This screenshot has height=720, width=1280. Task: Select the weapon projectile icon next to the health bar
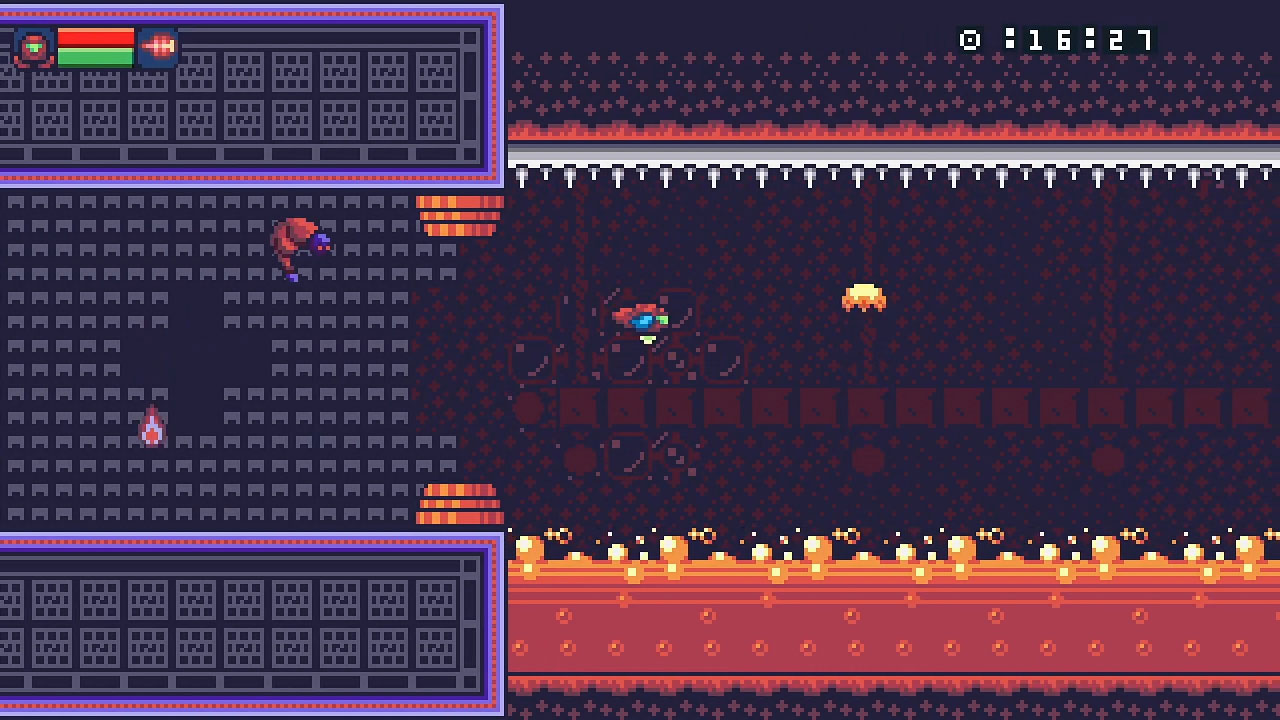tap(160, 45)
